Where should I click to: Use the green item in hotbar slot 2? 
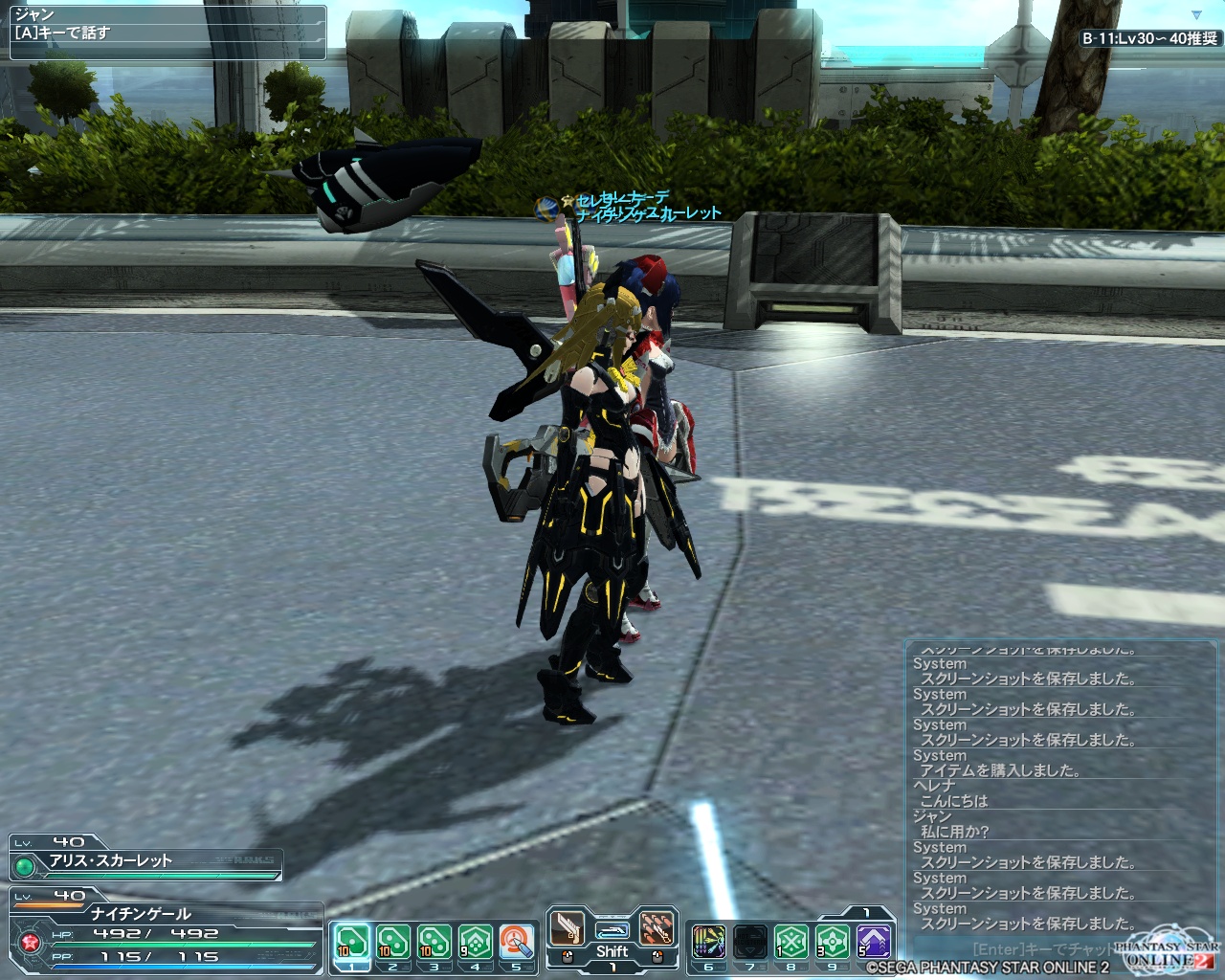[x=392, y=943]
